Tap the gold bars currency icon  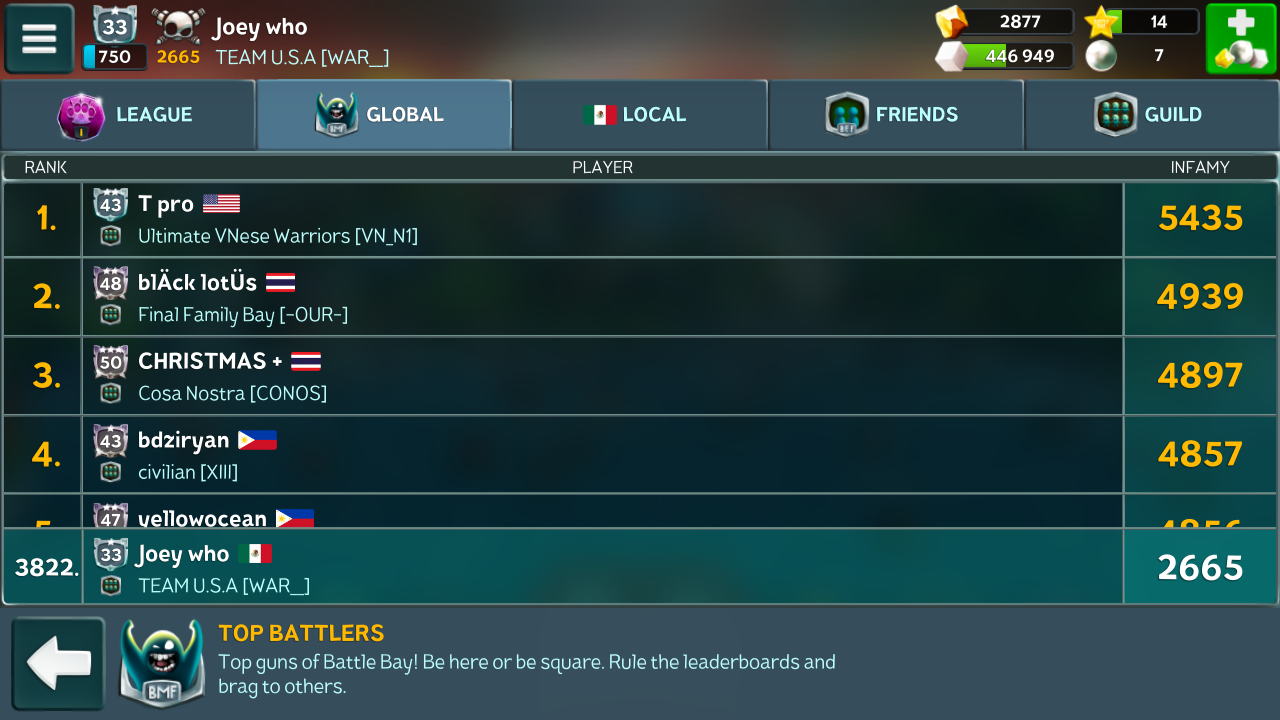point(951,22)
